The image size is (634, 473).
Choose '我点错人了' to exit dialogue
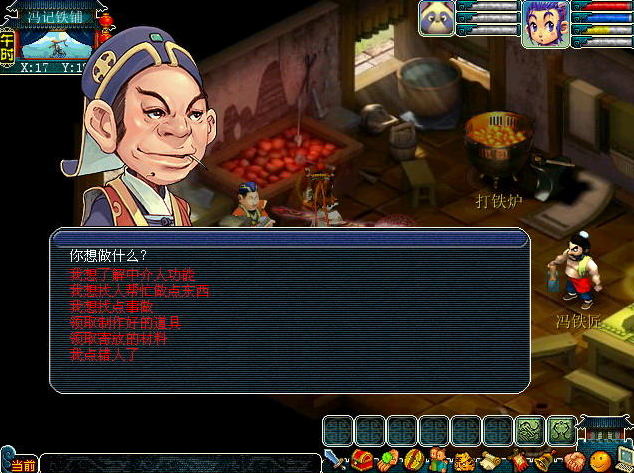104,355
